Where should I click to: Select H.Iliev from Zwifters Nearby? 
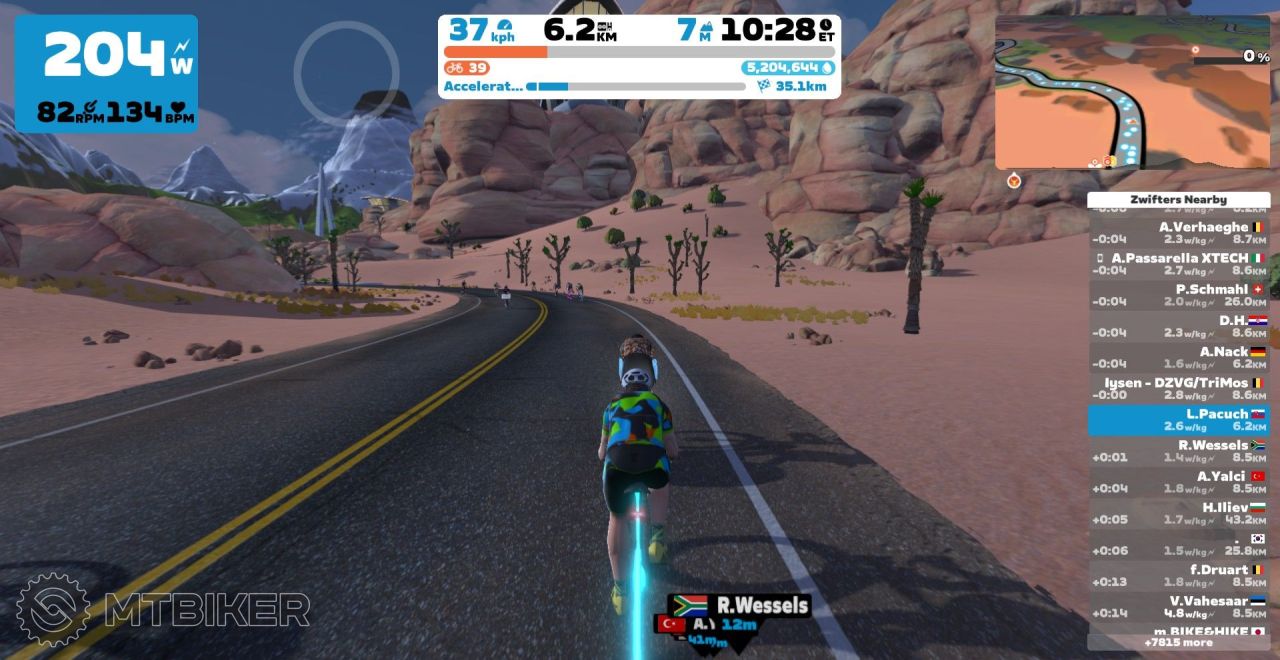click(x=1178, y=513)
